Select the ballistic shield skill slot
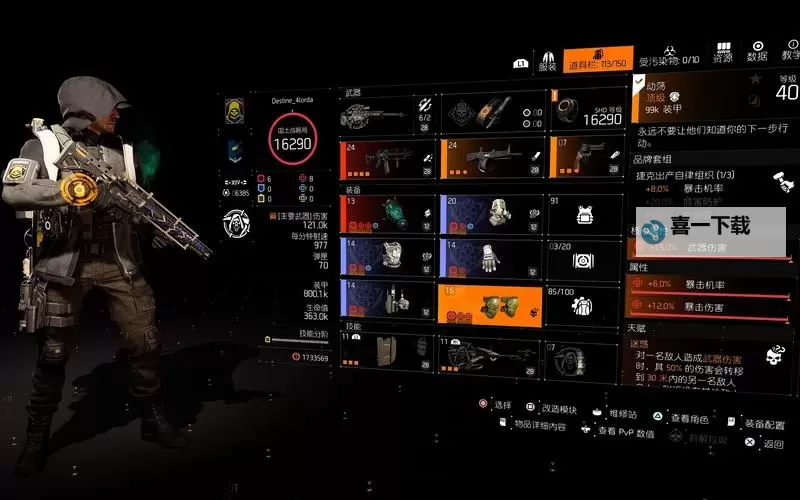 coord(389,353)
